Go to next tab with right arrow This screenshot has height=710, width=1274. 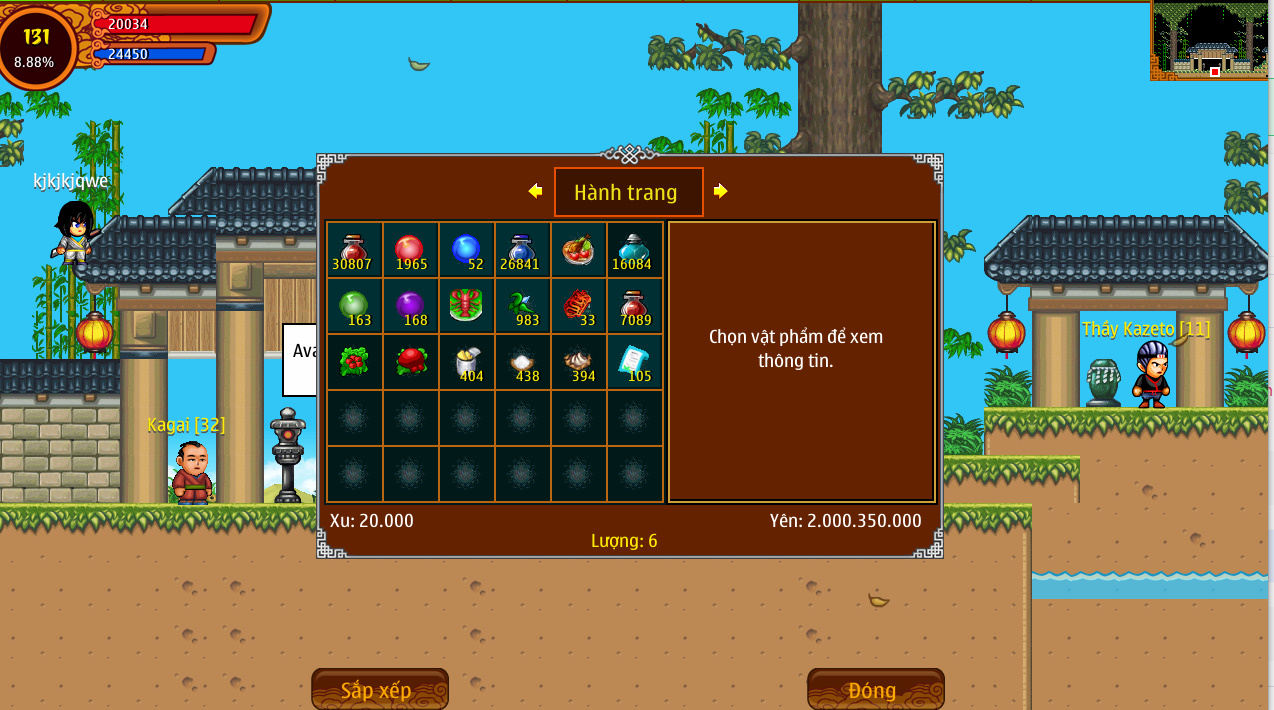(x=720, y=191)
